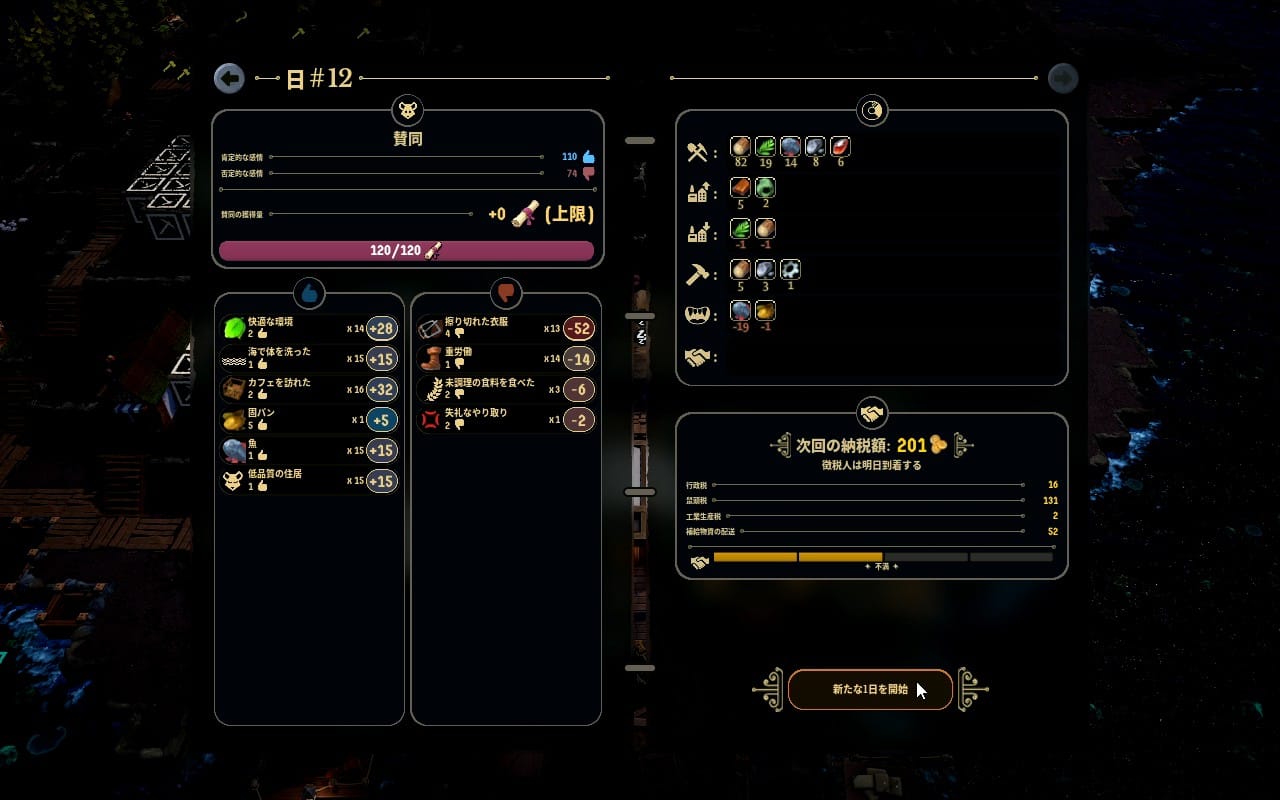Click the rat face icon above 賛同
Viewport: 1280px width, 800px height.
[408, 110]
